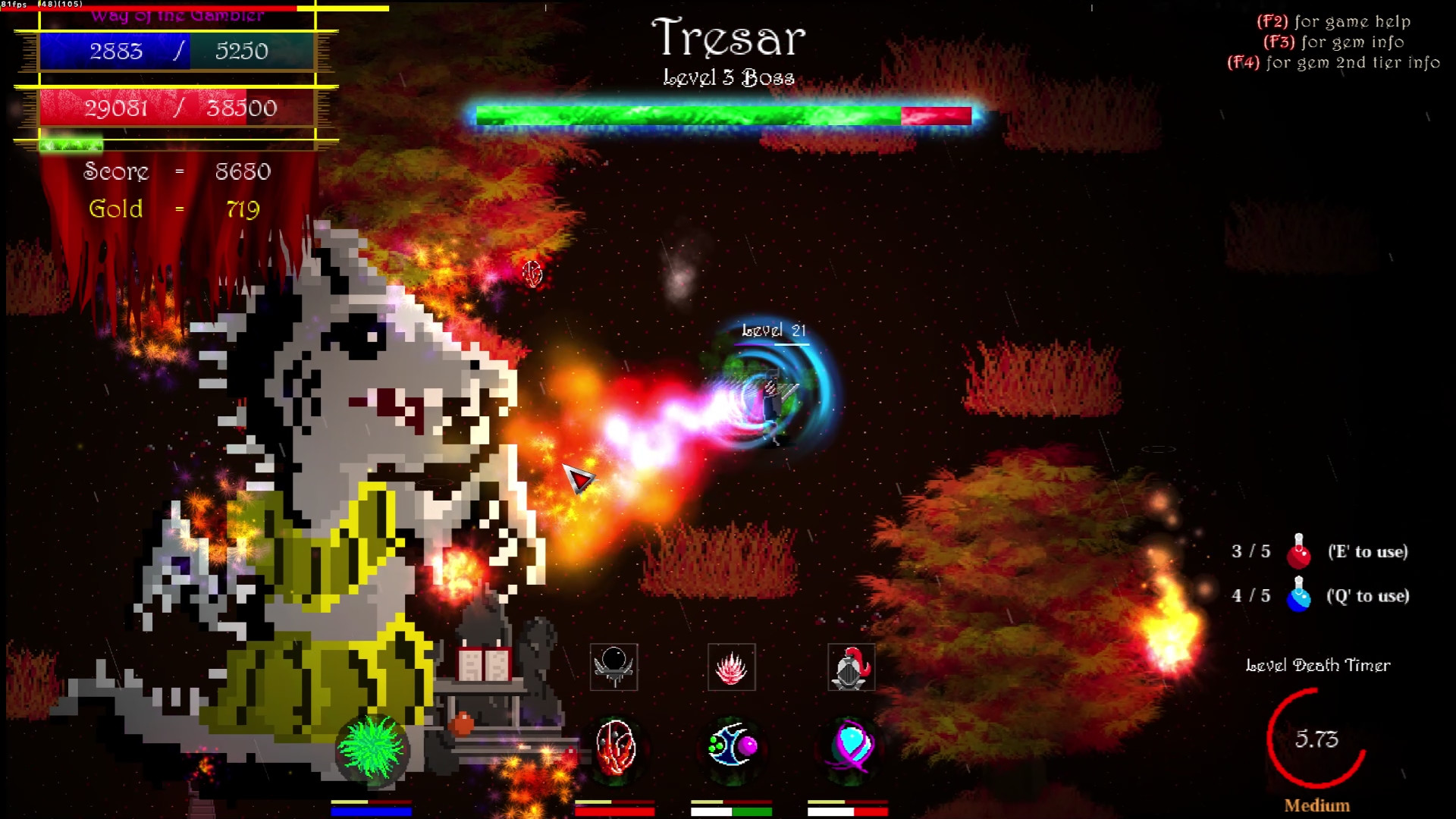Viewport: 1456px width, 819px height.
Task: Select the black orb blade weapon icon
Action: click(x=613, y=667)
